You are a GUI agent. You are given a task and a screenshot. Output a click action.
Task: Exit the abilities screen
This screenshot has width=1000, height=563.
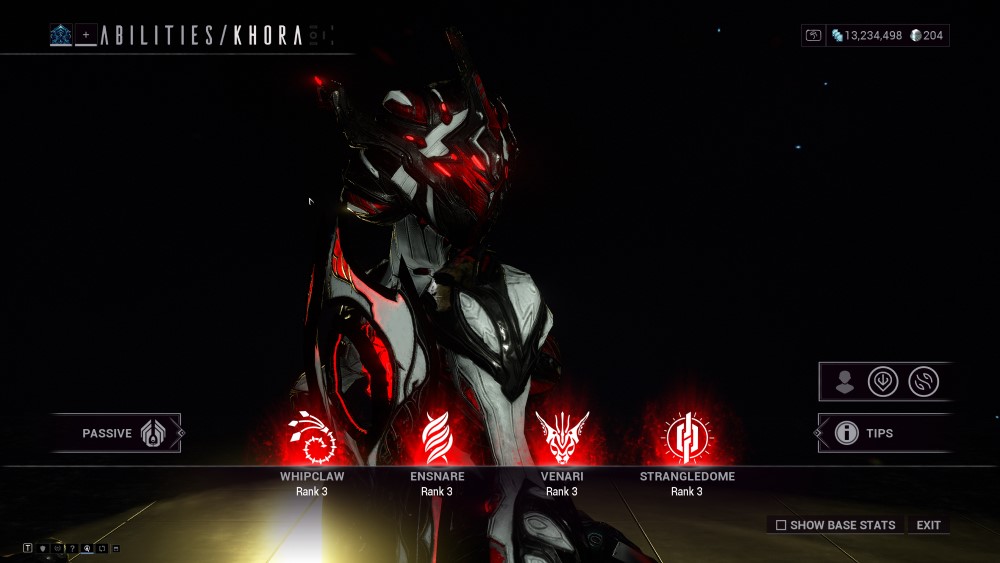[x=928, y=525]
